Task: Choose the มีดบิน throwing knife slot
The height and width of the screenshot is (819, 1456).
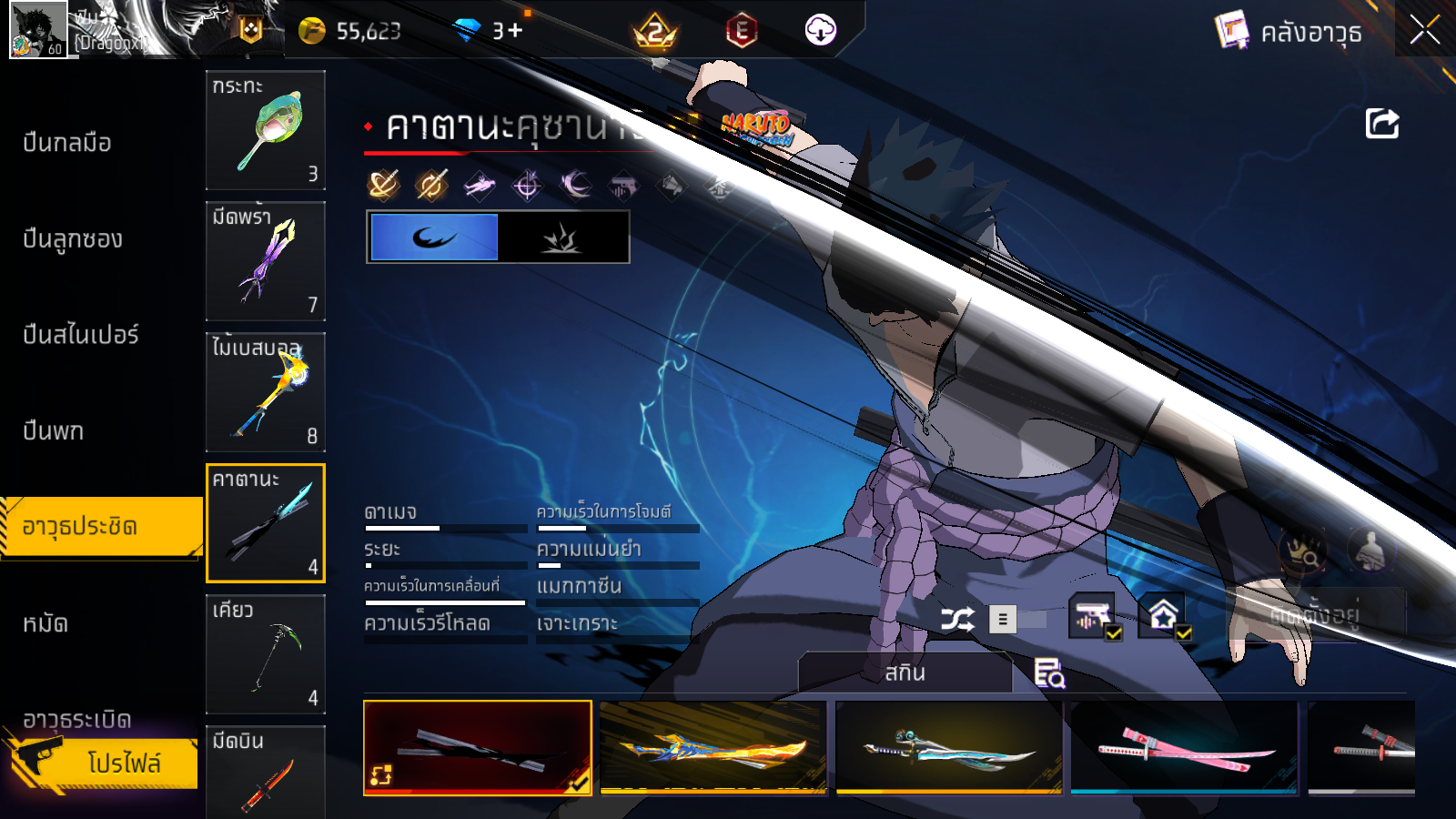Action: click(265, 772)
